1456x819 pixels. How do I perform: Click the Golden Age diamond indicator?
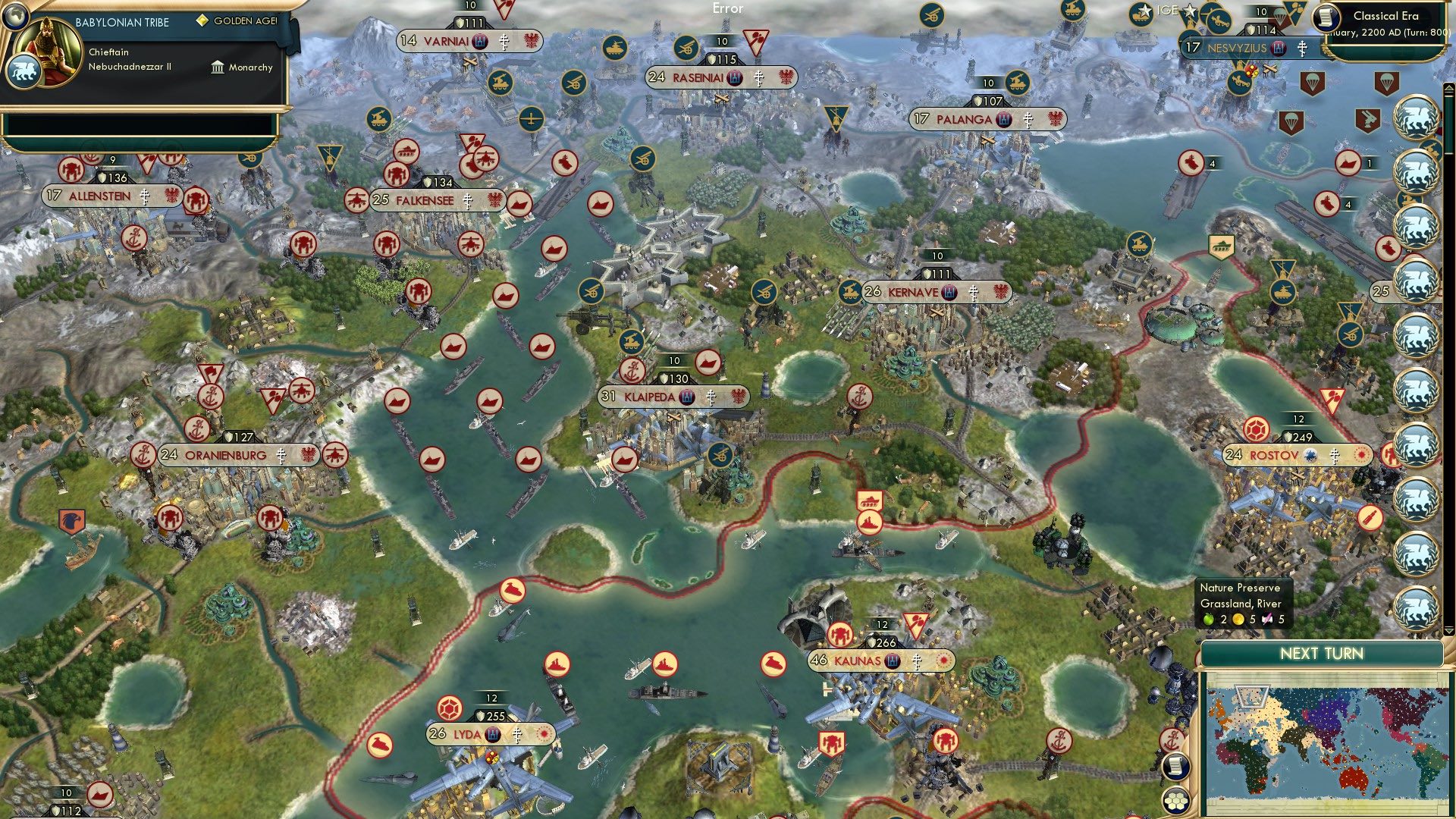tap(202, 21)
